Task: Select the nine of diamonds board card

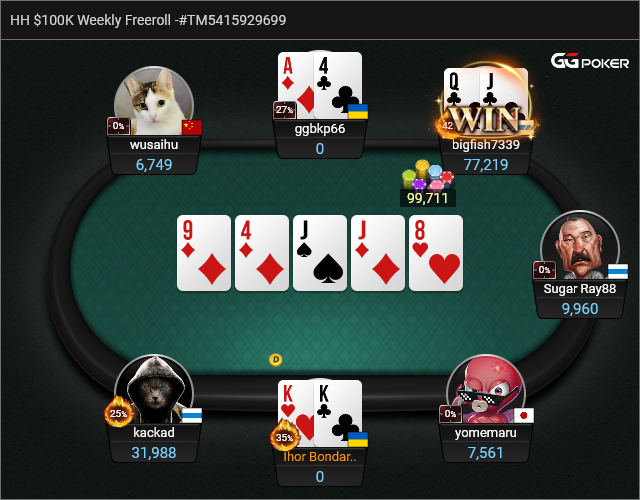Action: click(x=204, y=252)
